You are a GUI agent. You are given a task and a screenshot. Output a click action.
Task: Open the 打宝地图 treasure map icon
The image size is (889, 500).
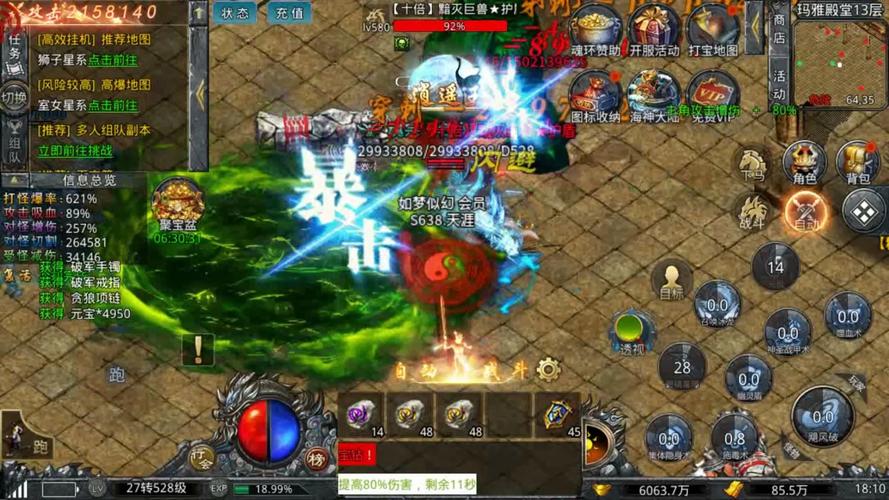pyautogui.click(x=713, y=30)
